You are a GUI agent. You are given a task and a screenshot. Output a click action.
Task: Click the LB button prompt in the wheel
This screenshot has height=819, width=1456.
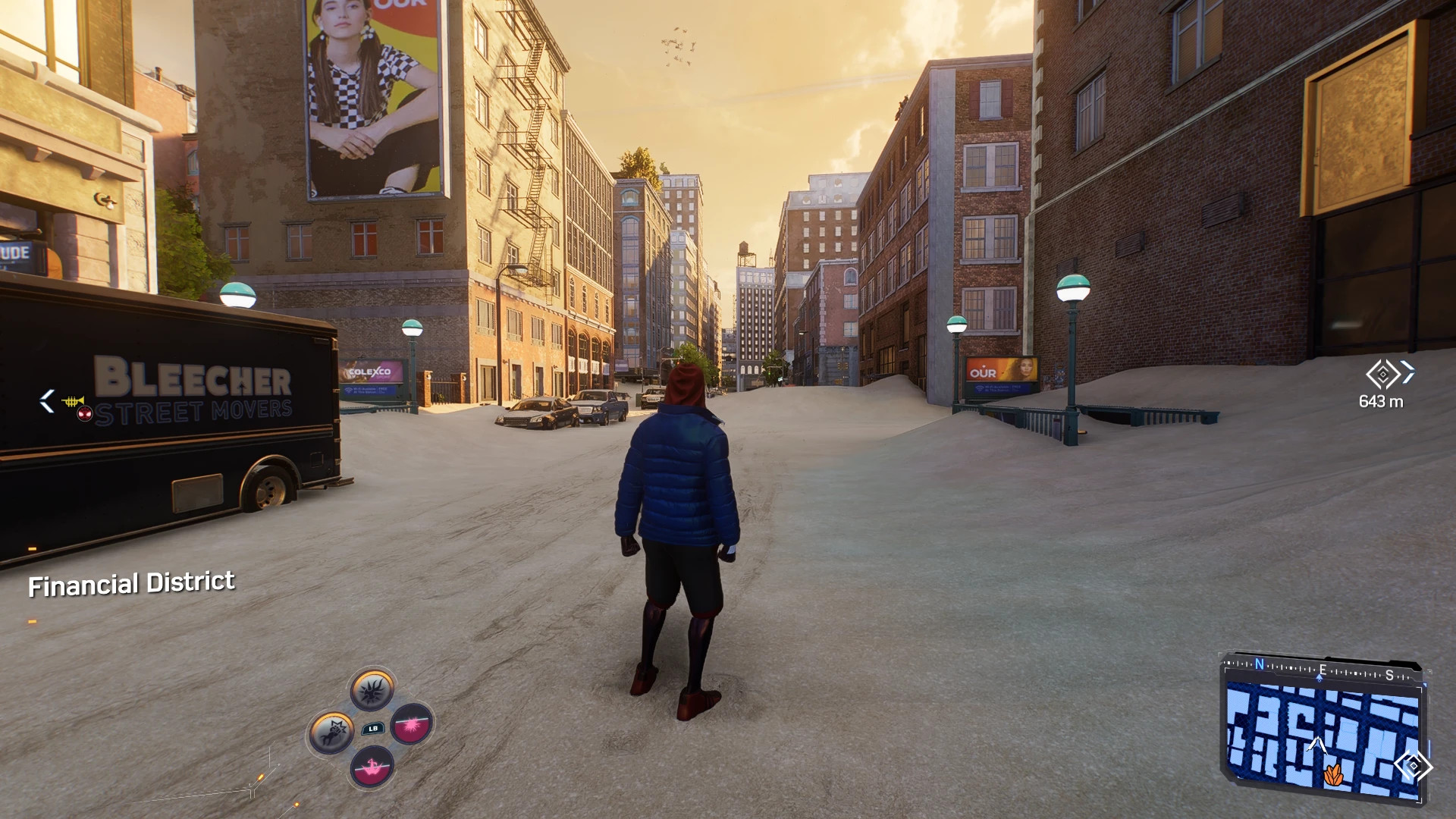[373, 729]
